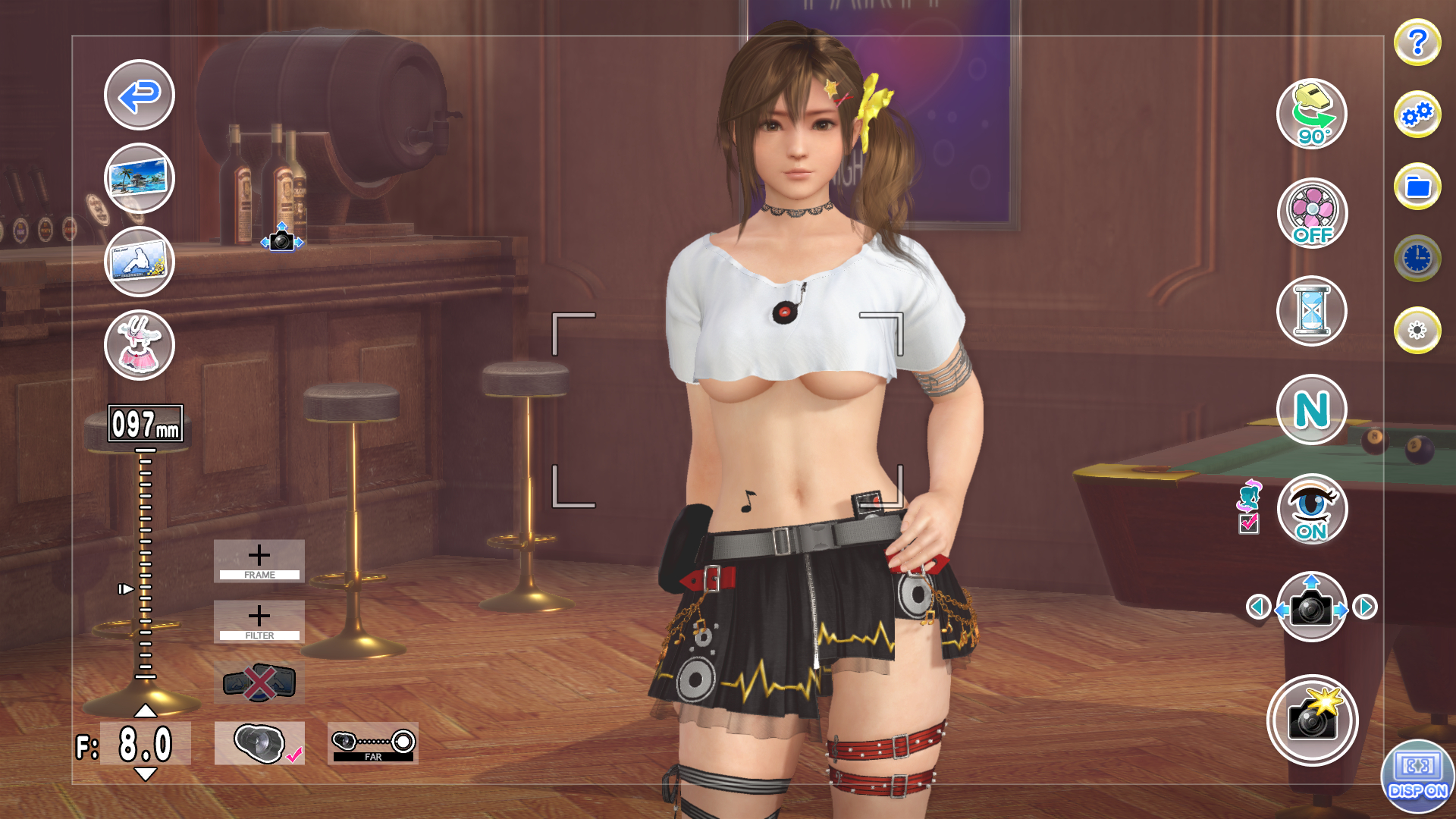The height and width of the screenshot is (819, 1456).
Task: Select the checked lens icon
Action: pos(260,744)
